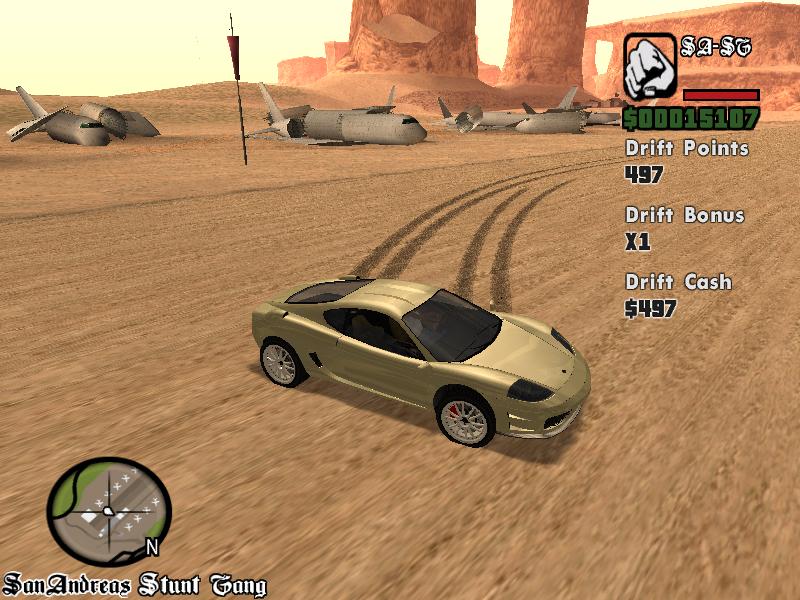The width and height of the screenshot is (800, 600).
Task: Select the fist weapon icon
Action: point(650,66)
